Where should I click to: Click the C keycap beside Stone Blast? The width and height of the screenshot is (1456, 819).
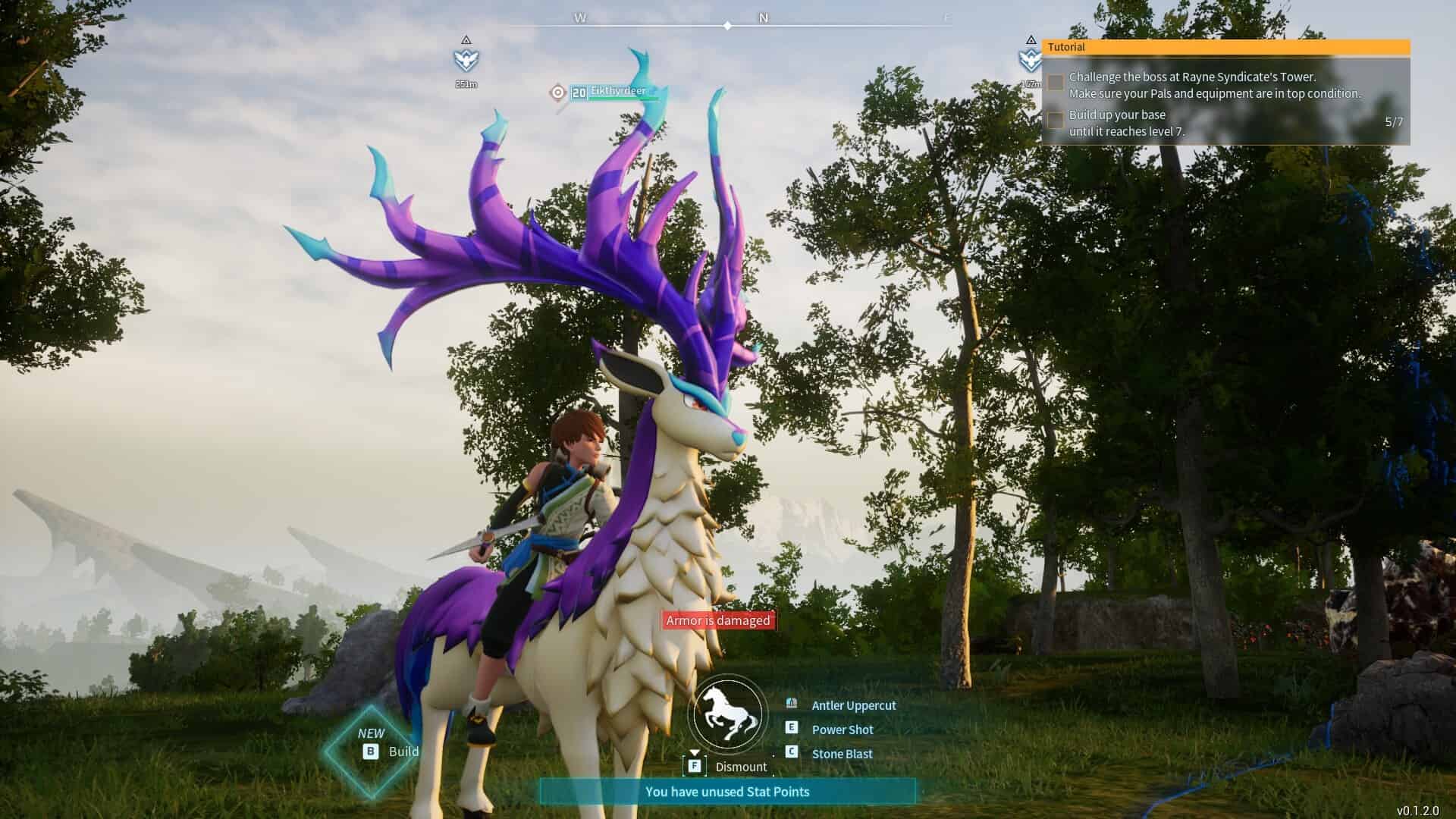(x=792, y=754)
